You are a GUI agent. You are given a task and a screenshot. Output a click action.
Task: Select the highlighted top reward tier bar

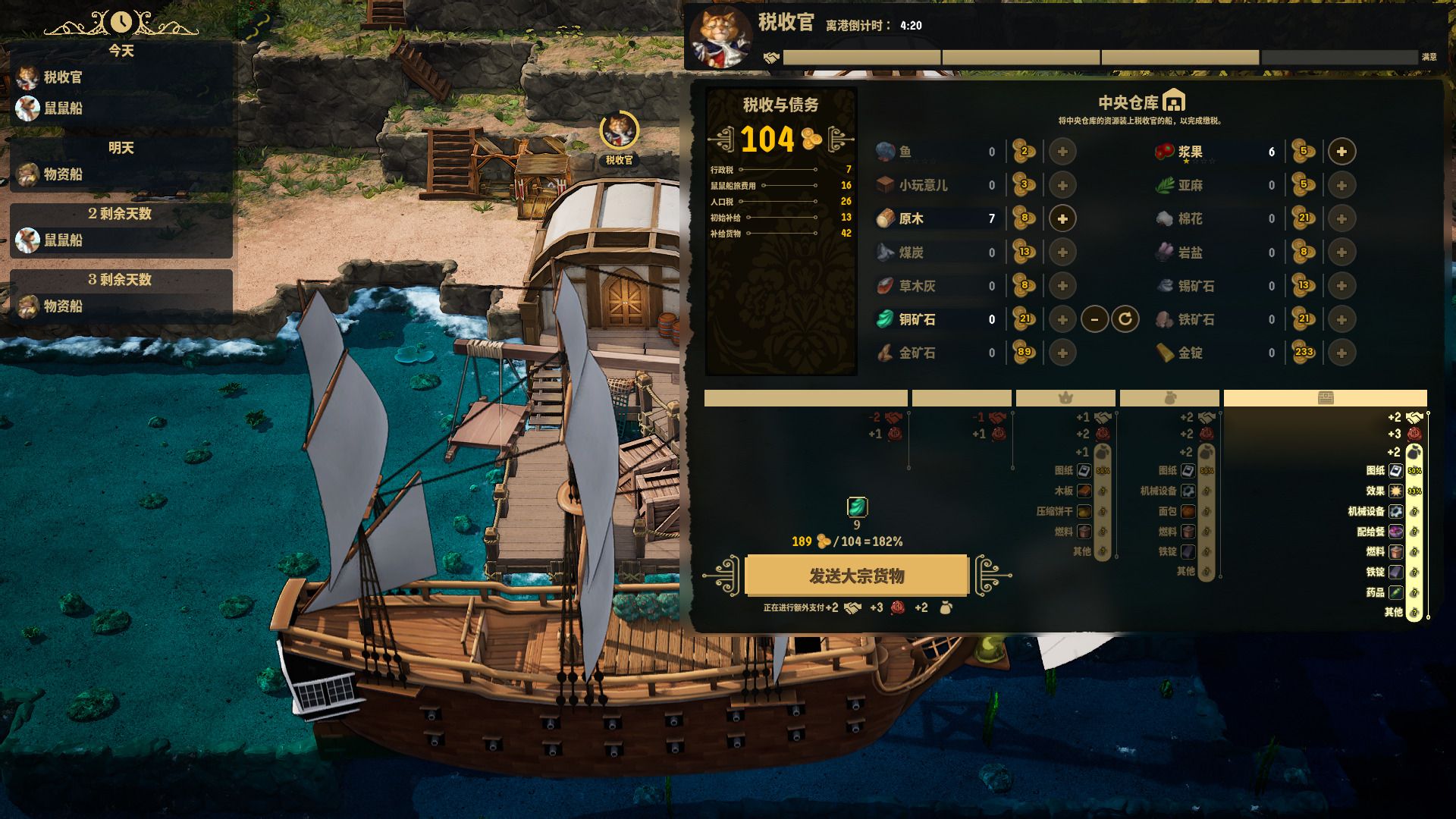click(x=1325, y=398)
